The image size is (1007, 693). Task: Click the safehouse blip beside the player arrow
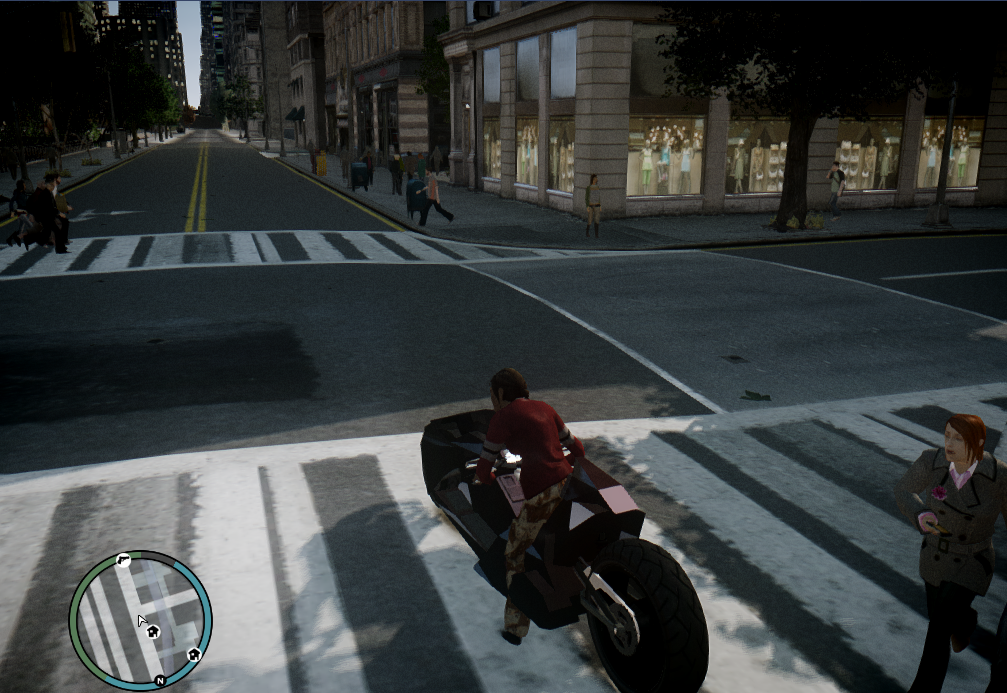153,631
